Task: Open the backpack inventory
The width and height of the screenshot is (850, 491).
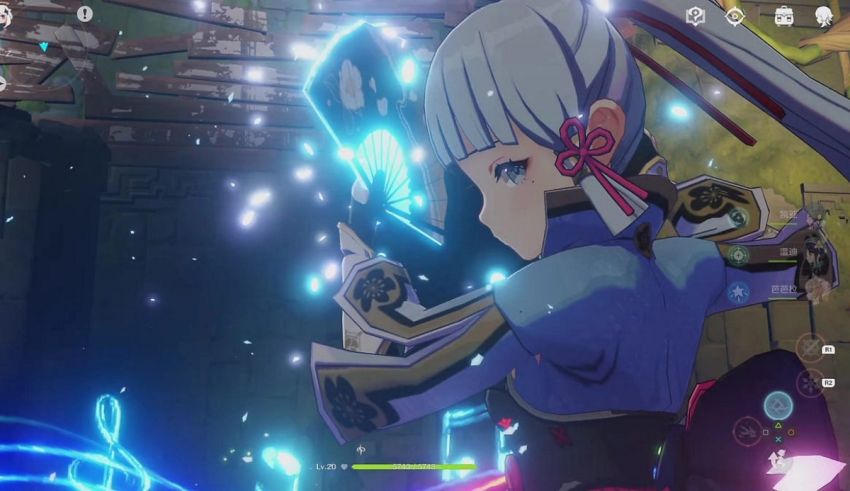Action: (784, 15)
